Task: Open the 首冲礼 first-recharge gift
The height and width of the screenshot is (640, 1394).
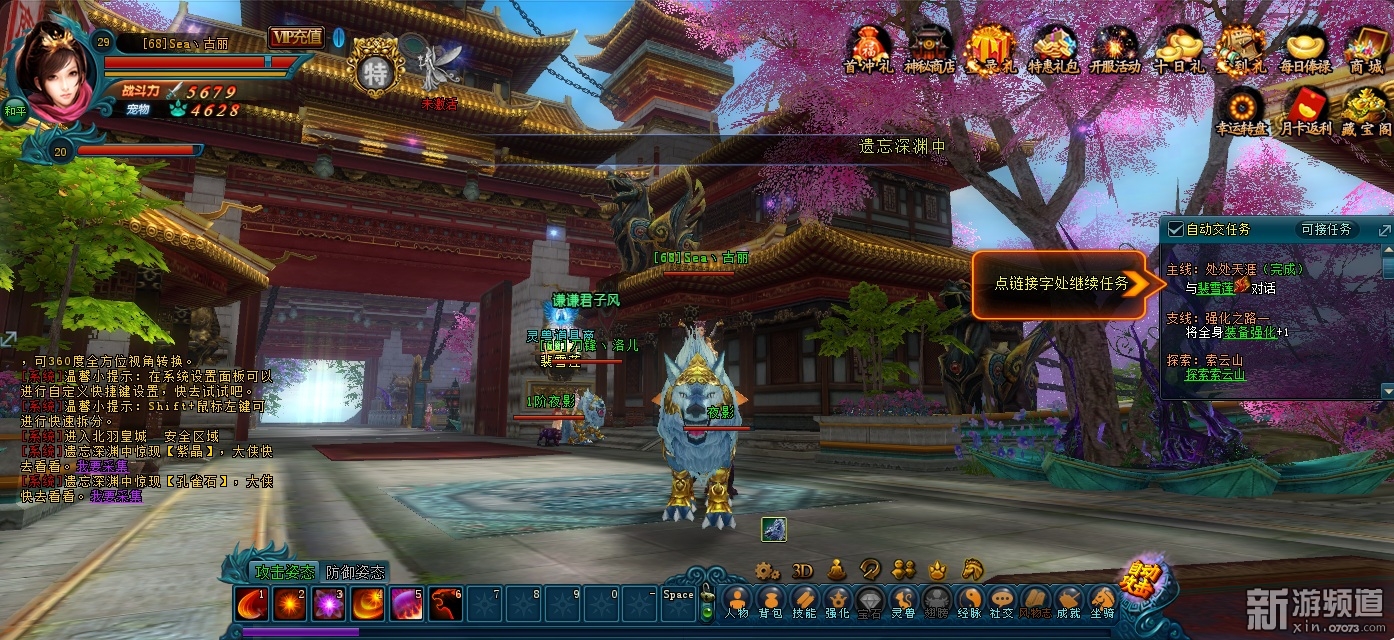Action: [x=867, y=48]
